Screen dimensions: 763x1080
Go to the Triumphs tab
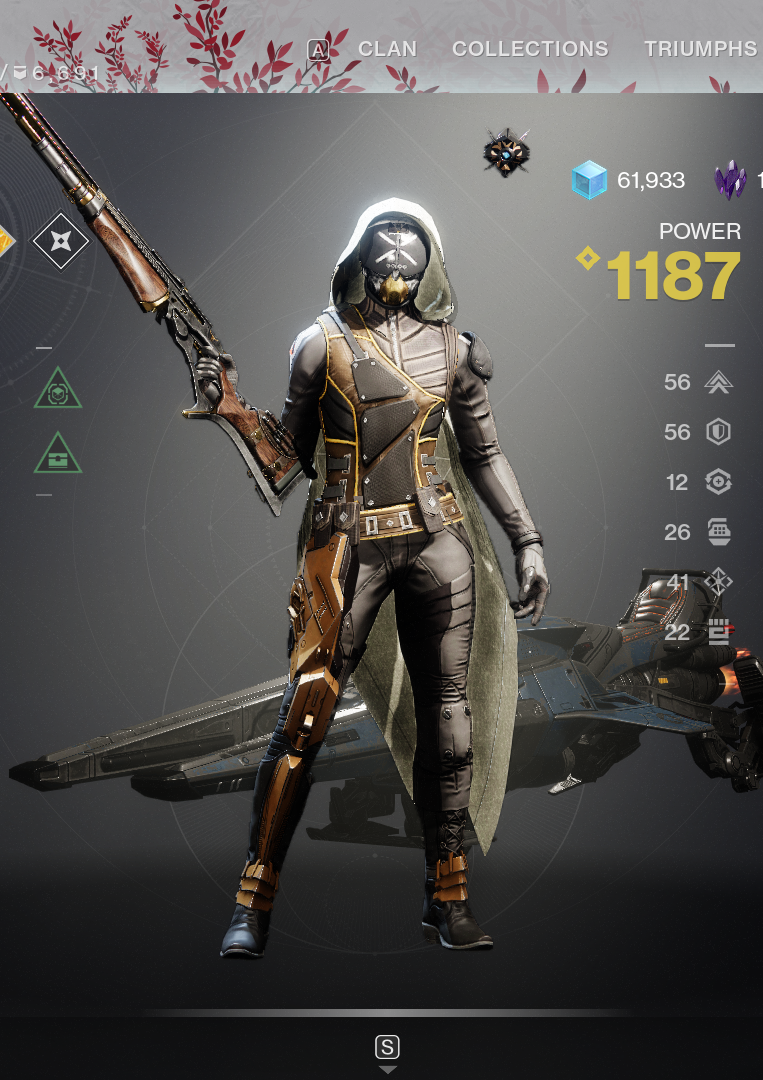click(700, 49)
